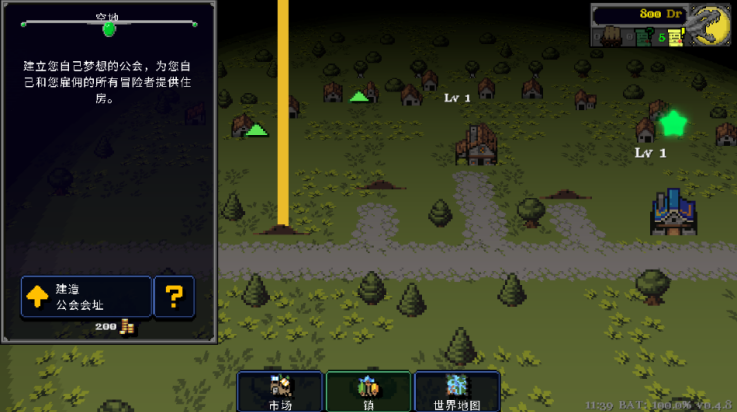
Task: Click the 建造 公会会址 build button
Action: pos(86,296)
